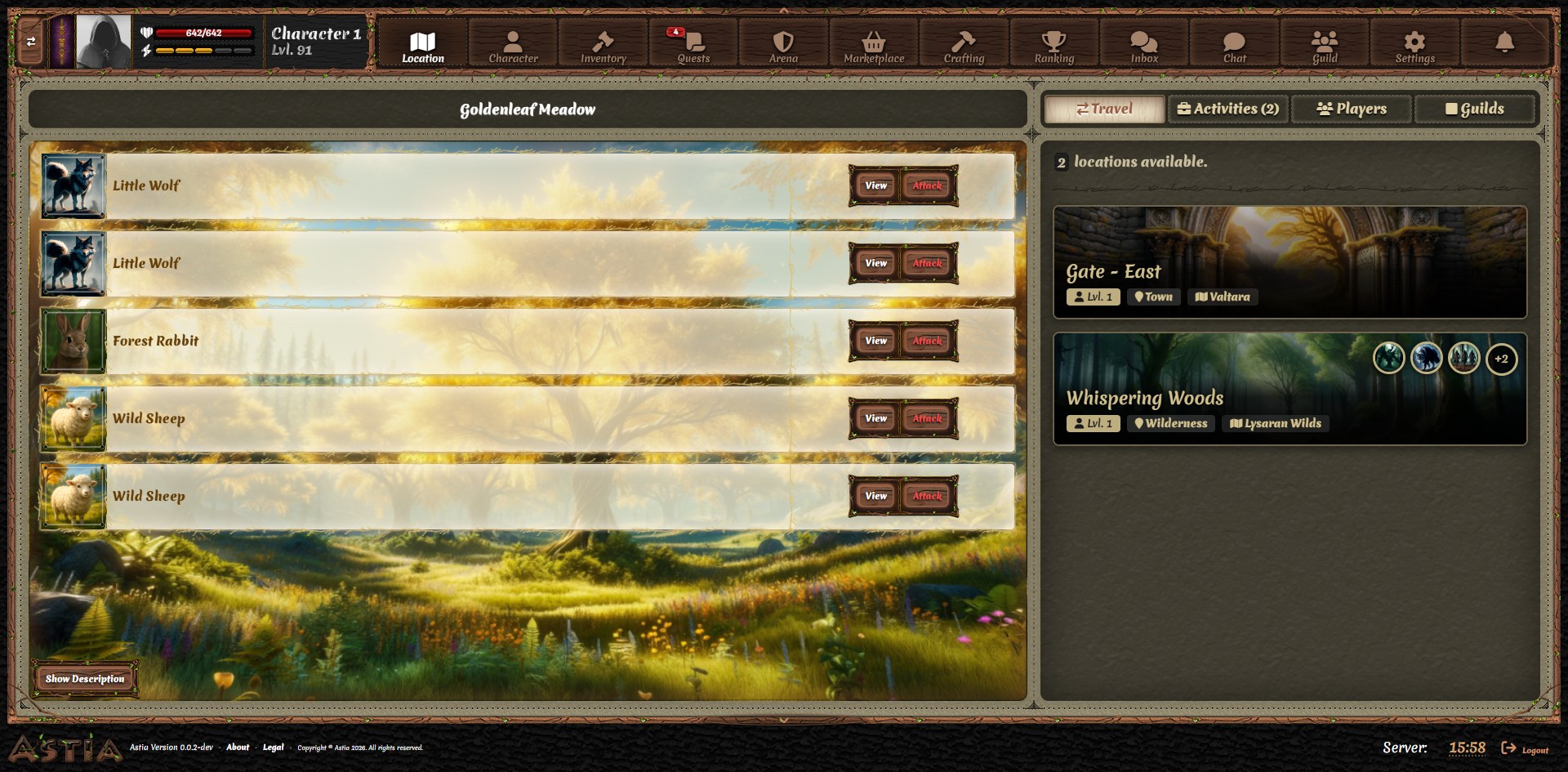Image resolution: width=1568 pixels, height=772 pixels.
Task: Open the Legal page link
Action: click(x=273, y=747)
